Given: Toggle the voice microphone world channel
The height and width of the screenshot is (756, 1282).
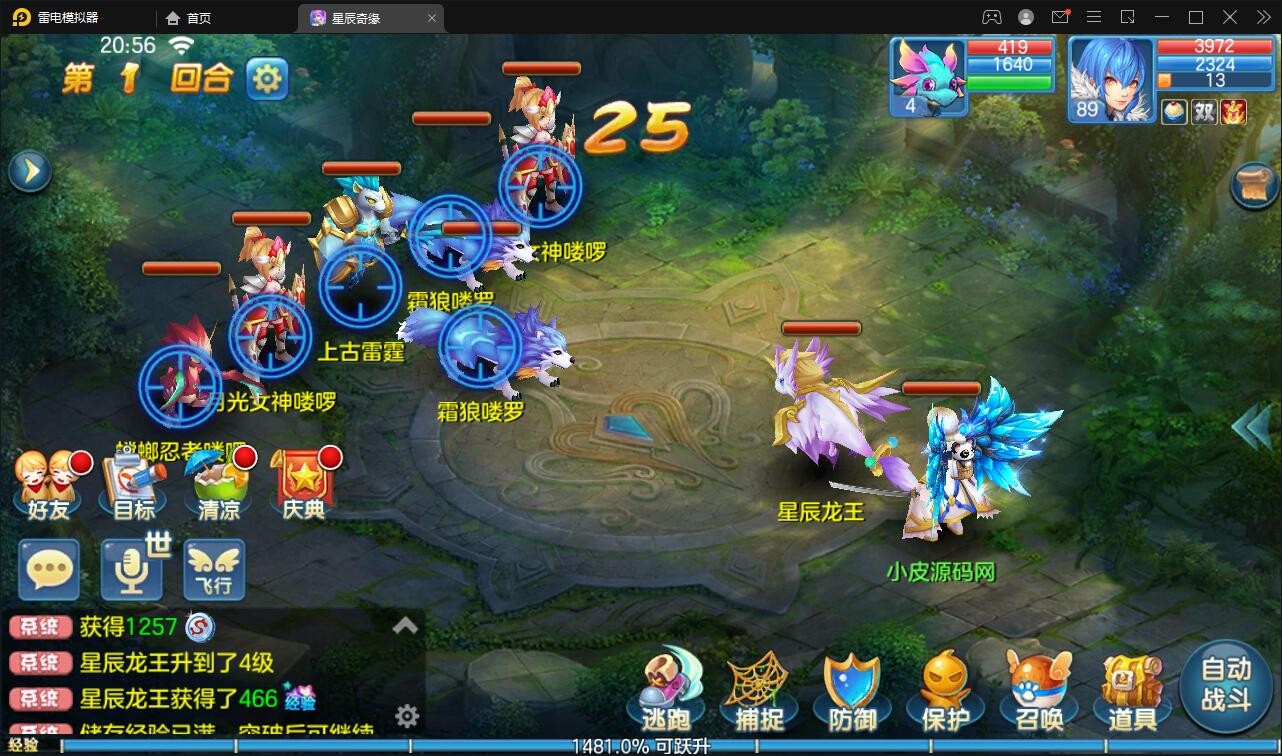Looking at the screenshot, I should tap(131, 570).
